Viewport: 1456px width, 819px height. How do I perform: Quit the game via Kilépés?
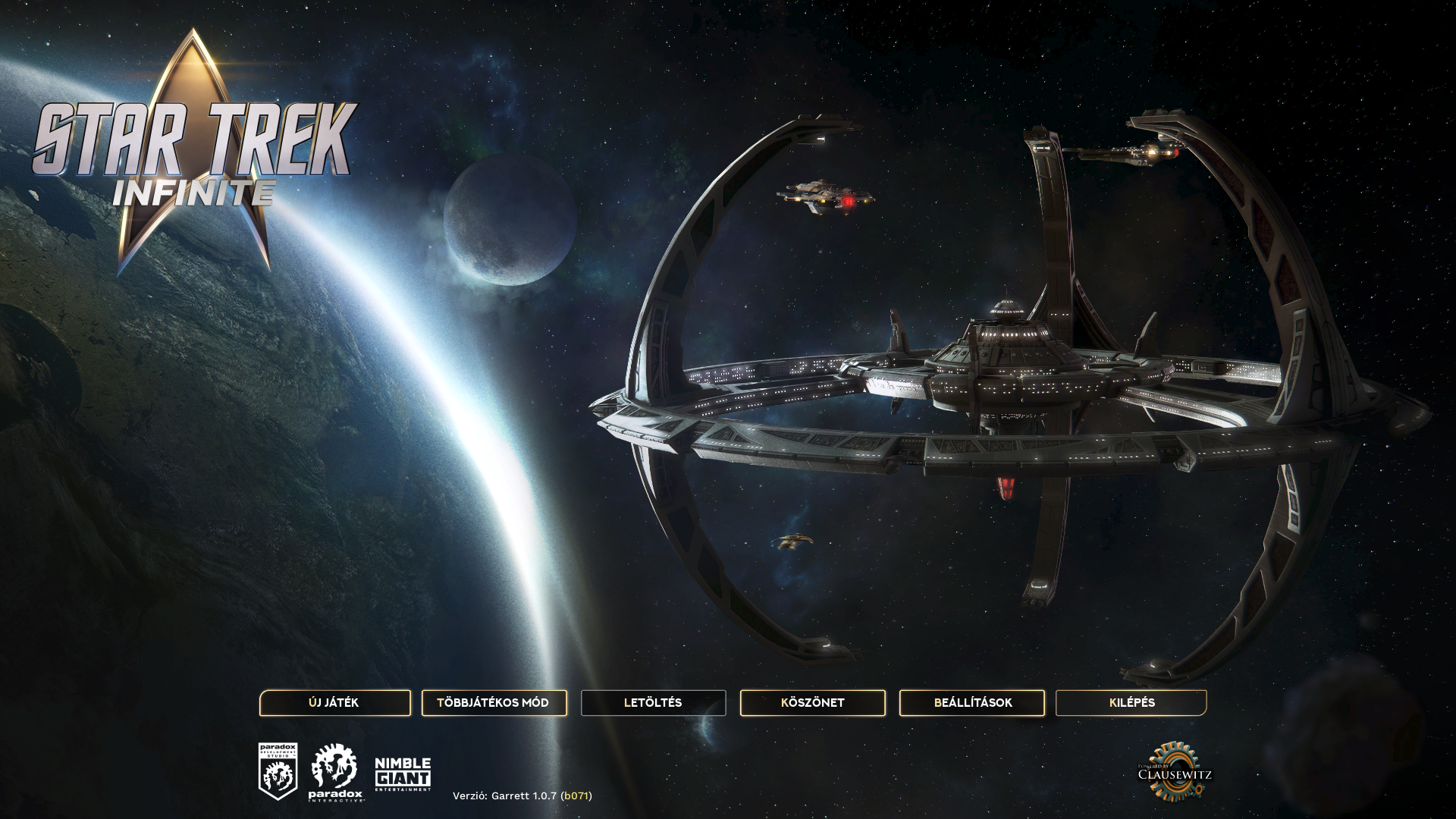[1131, 703]
